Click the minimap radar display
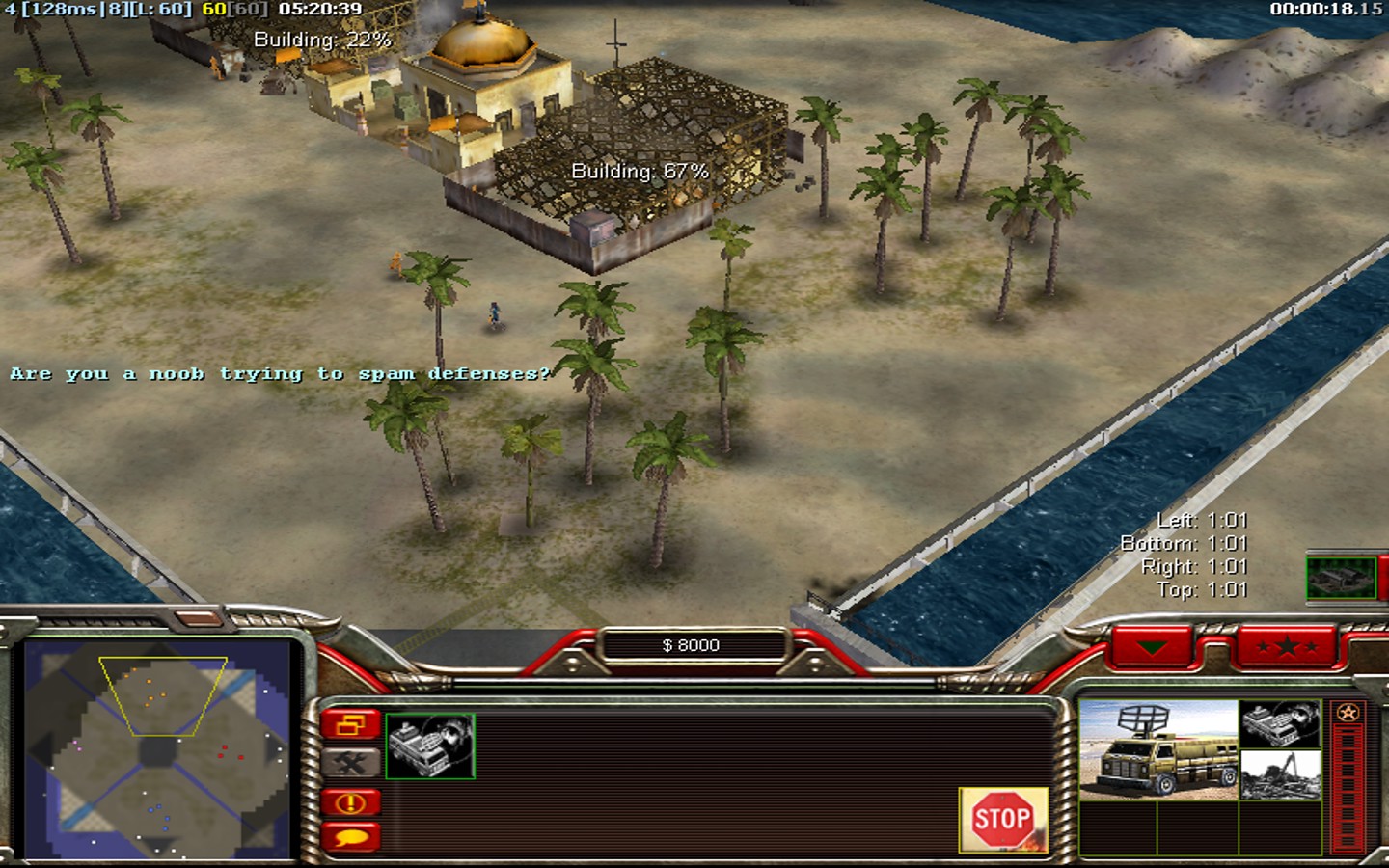This screenshot has height=868, width=1389. [x=157, y=747]
